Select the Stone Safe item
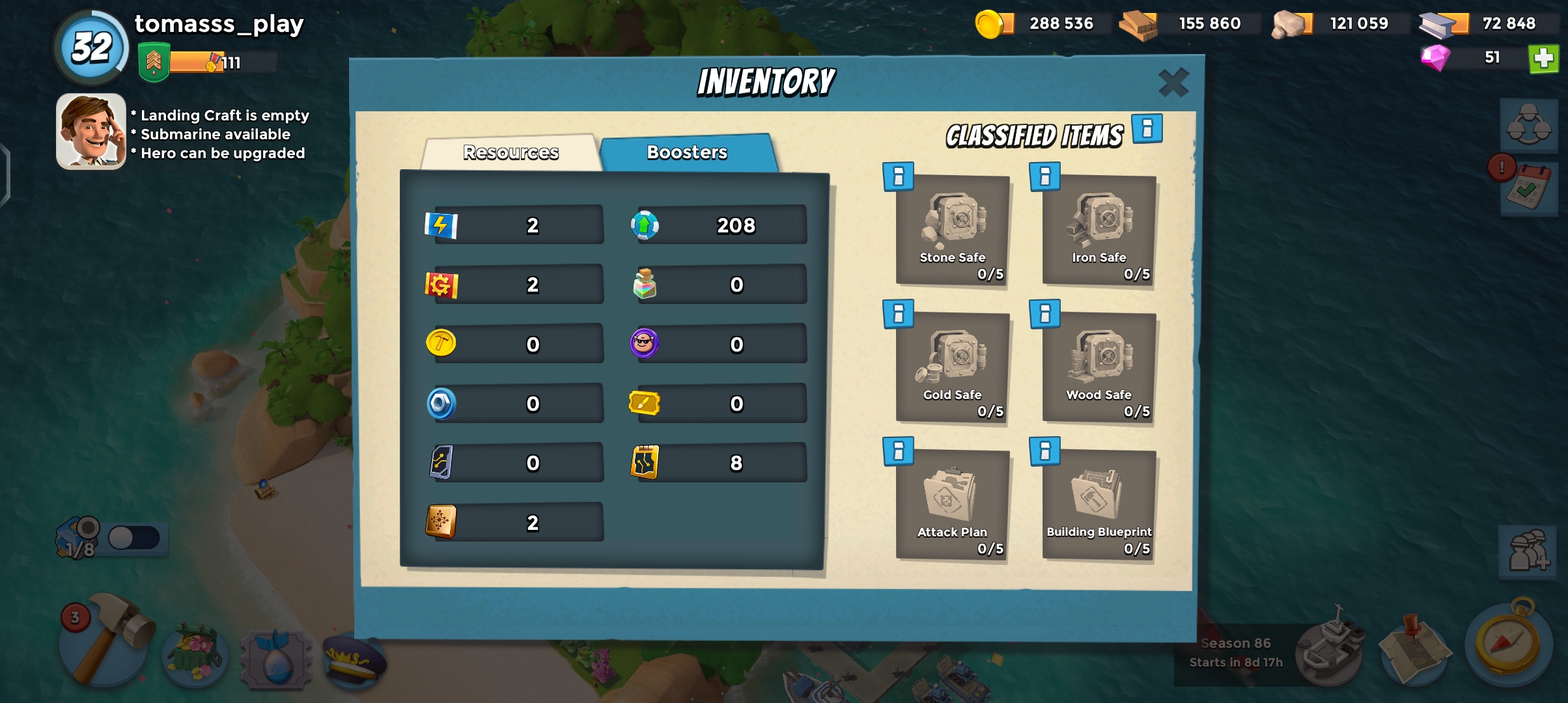The image size is (1568, 703). coord(953,230)
